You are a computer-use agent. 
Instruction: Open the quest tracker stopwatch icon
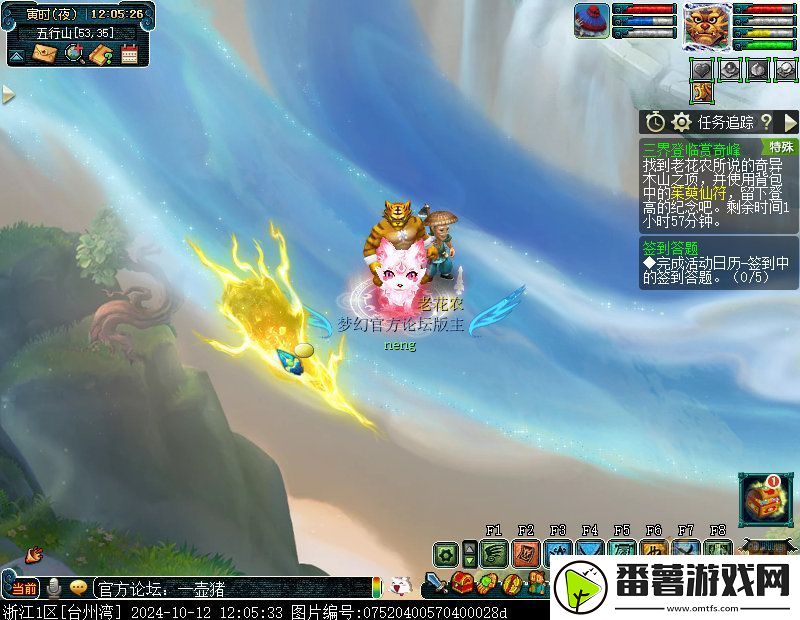655,122
